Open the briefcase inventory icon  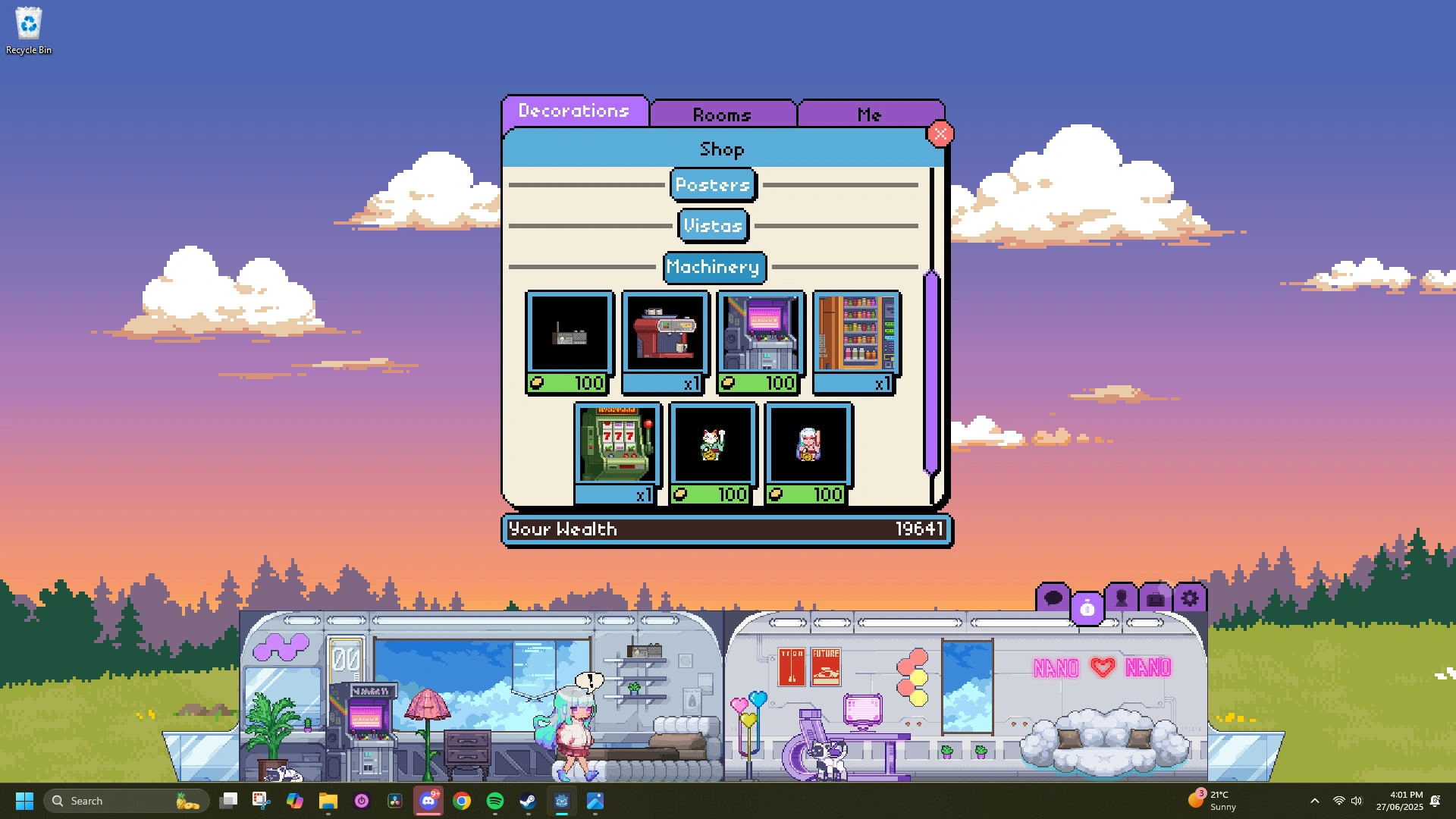click(x=1154, y=598)
